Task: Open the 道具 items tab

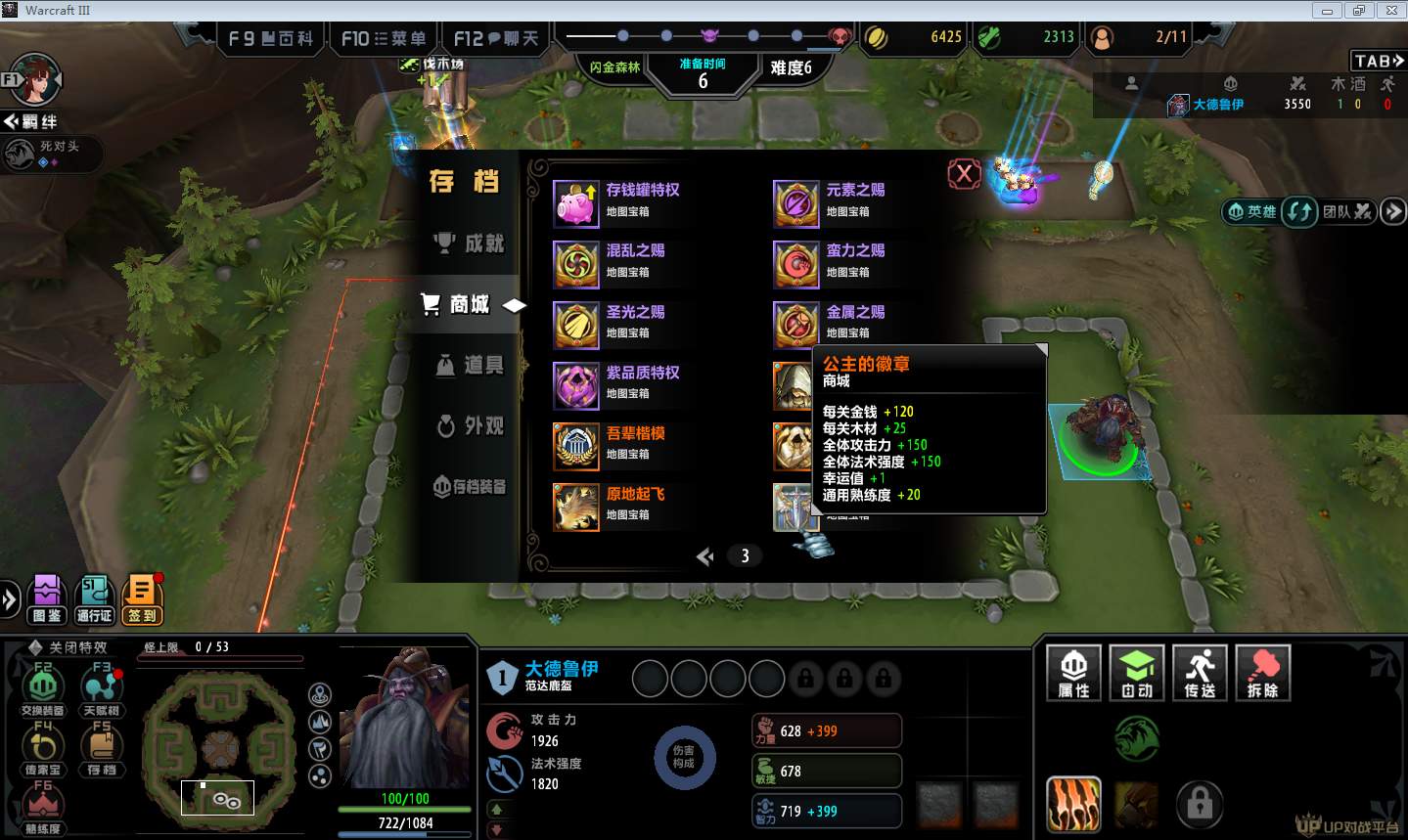Action: [471, 365]
